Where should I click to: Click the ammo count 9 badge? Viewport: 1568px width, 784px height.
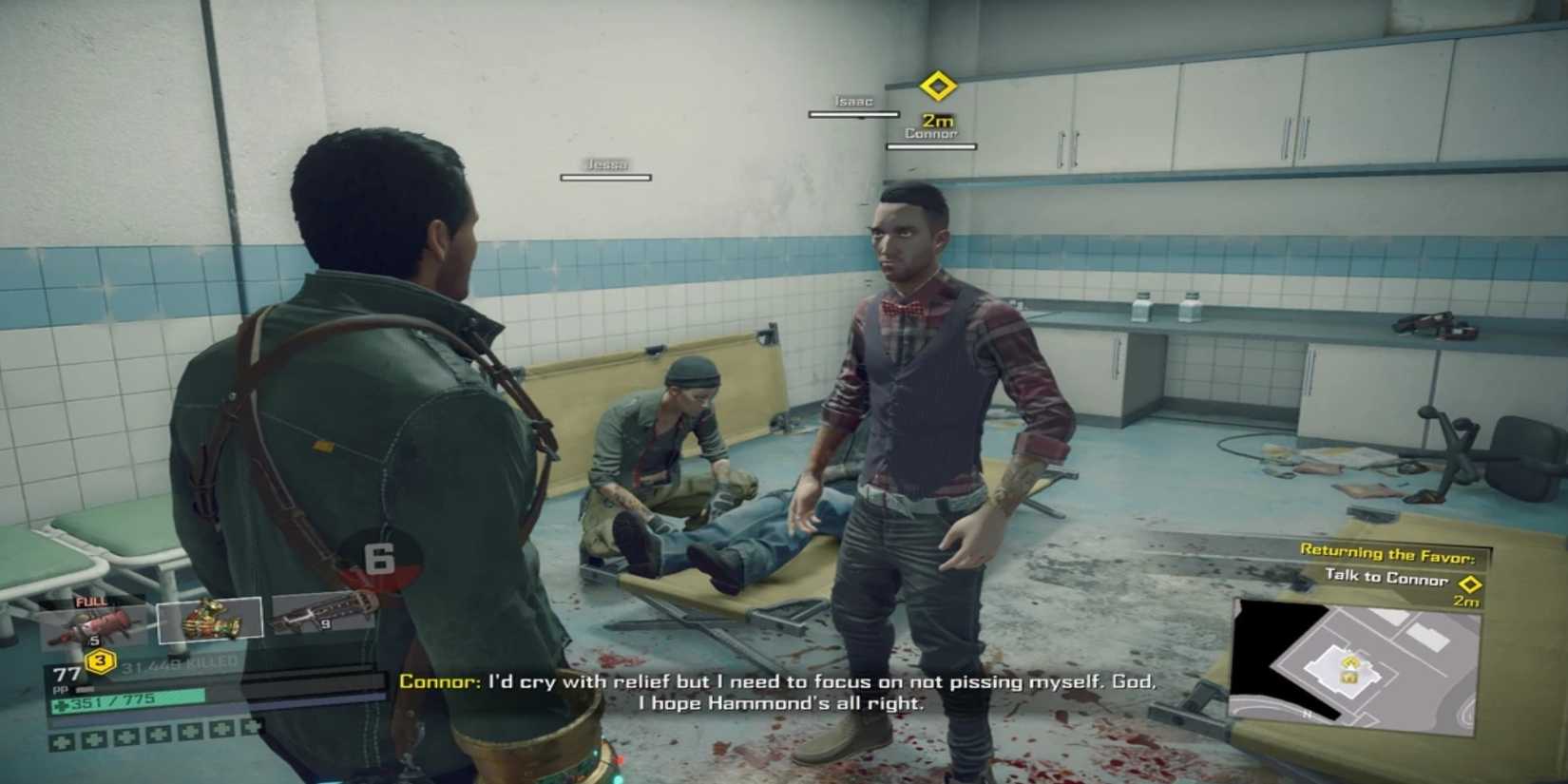[326, 623]
